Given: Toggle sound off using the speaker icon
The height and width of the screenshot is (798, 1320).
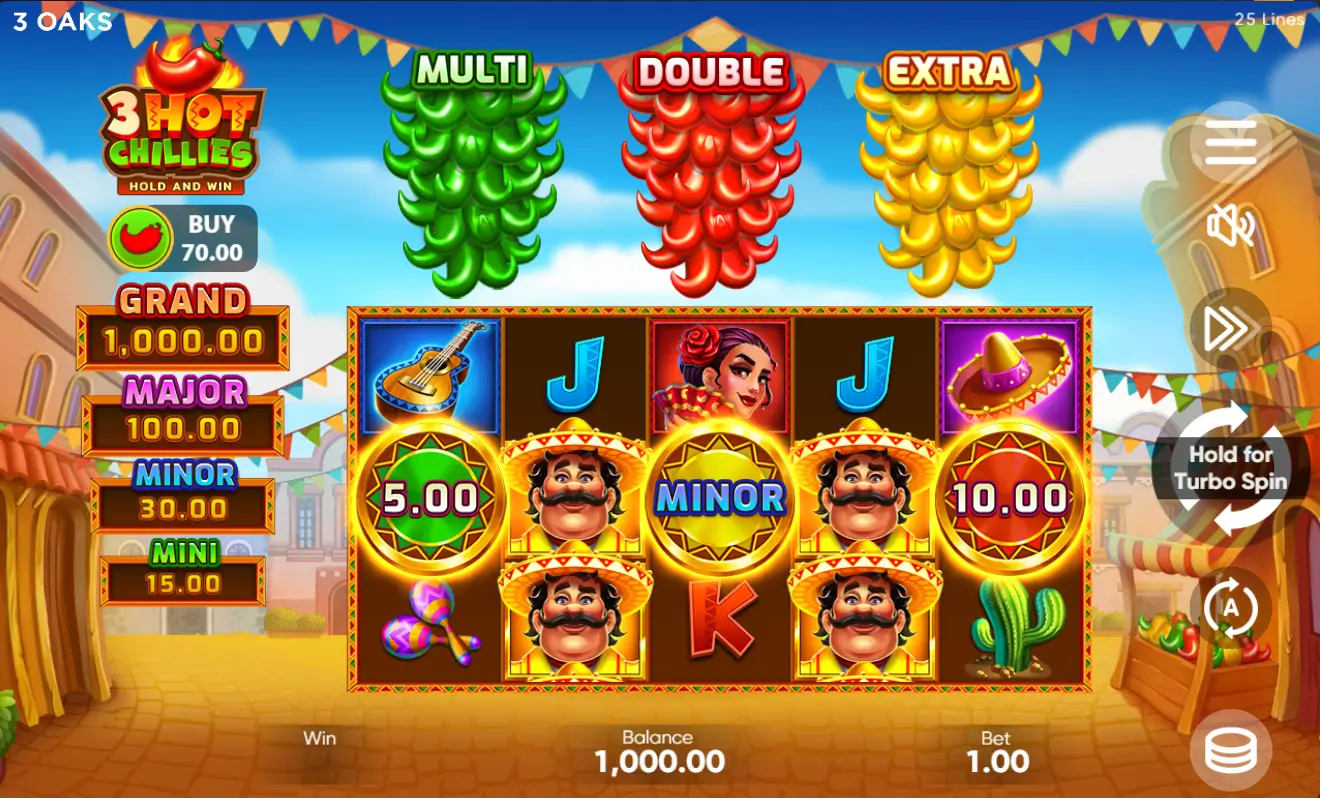Looking at the screenshot, I should click(x=1233, y=228).
